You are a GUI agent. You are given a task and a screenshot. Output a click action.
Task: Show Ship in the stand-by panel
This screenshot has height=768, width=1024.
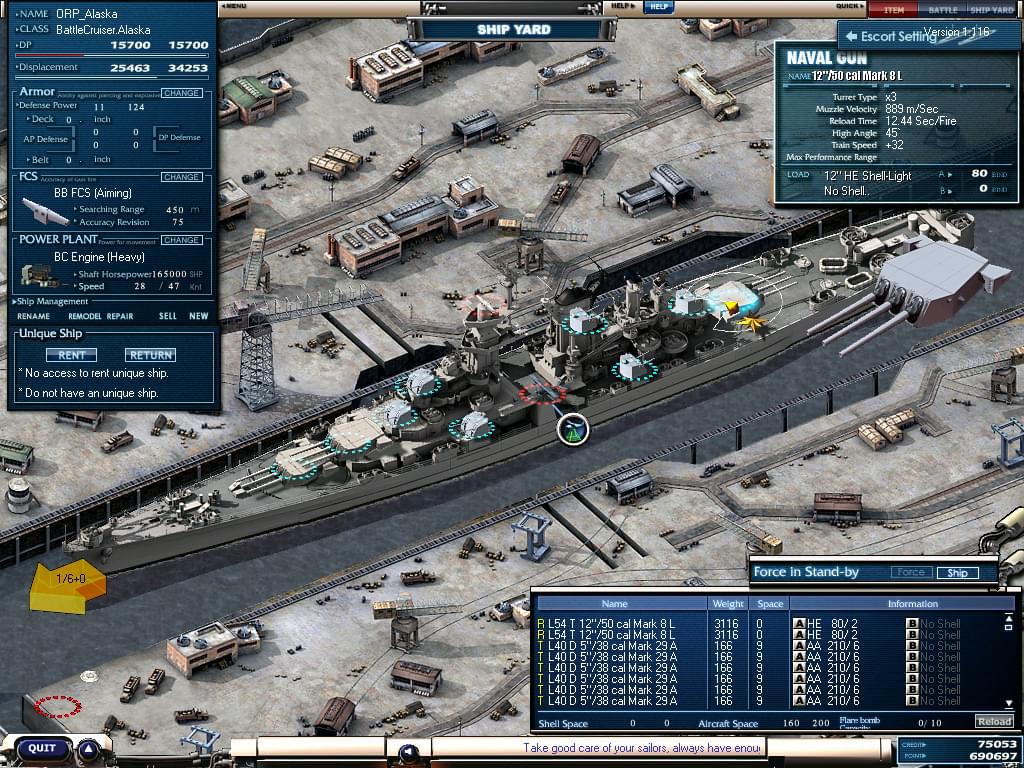coord(957,573)
